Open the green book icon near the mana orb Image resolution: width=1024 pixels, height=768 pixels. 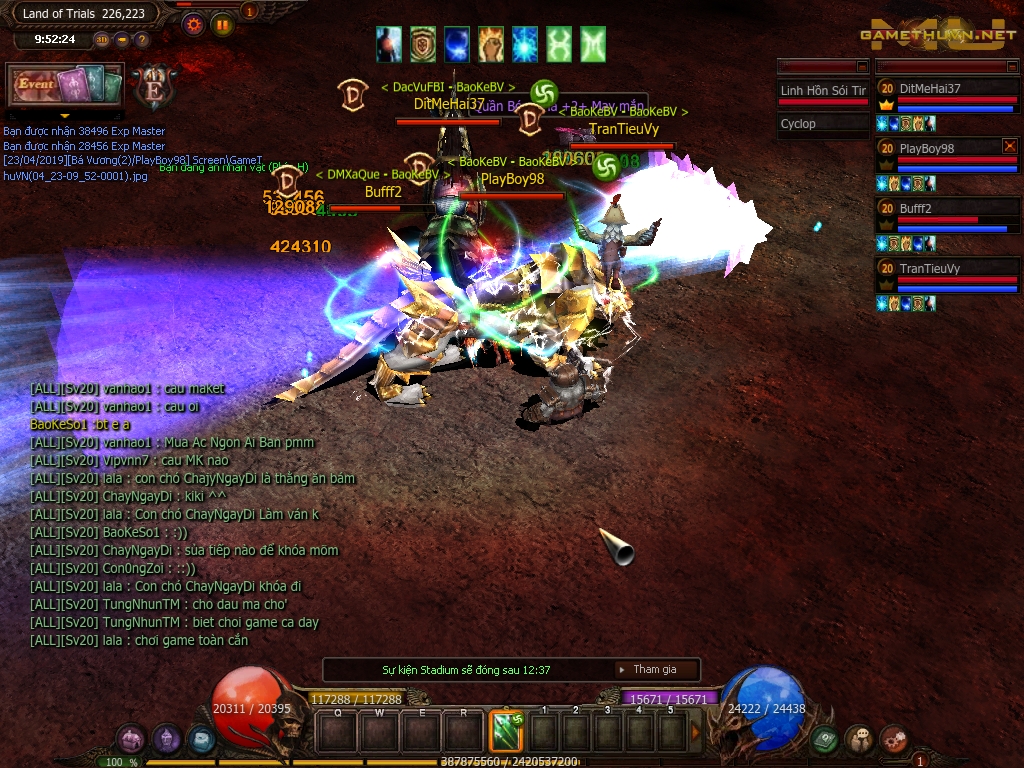click(824, 739)
